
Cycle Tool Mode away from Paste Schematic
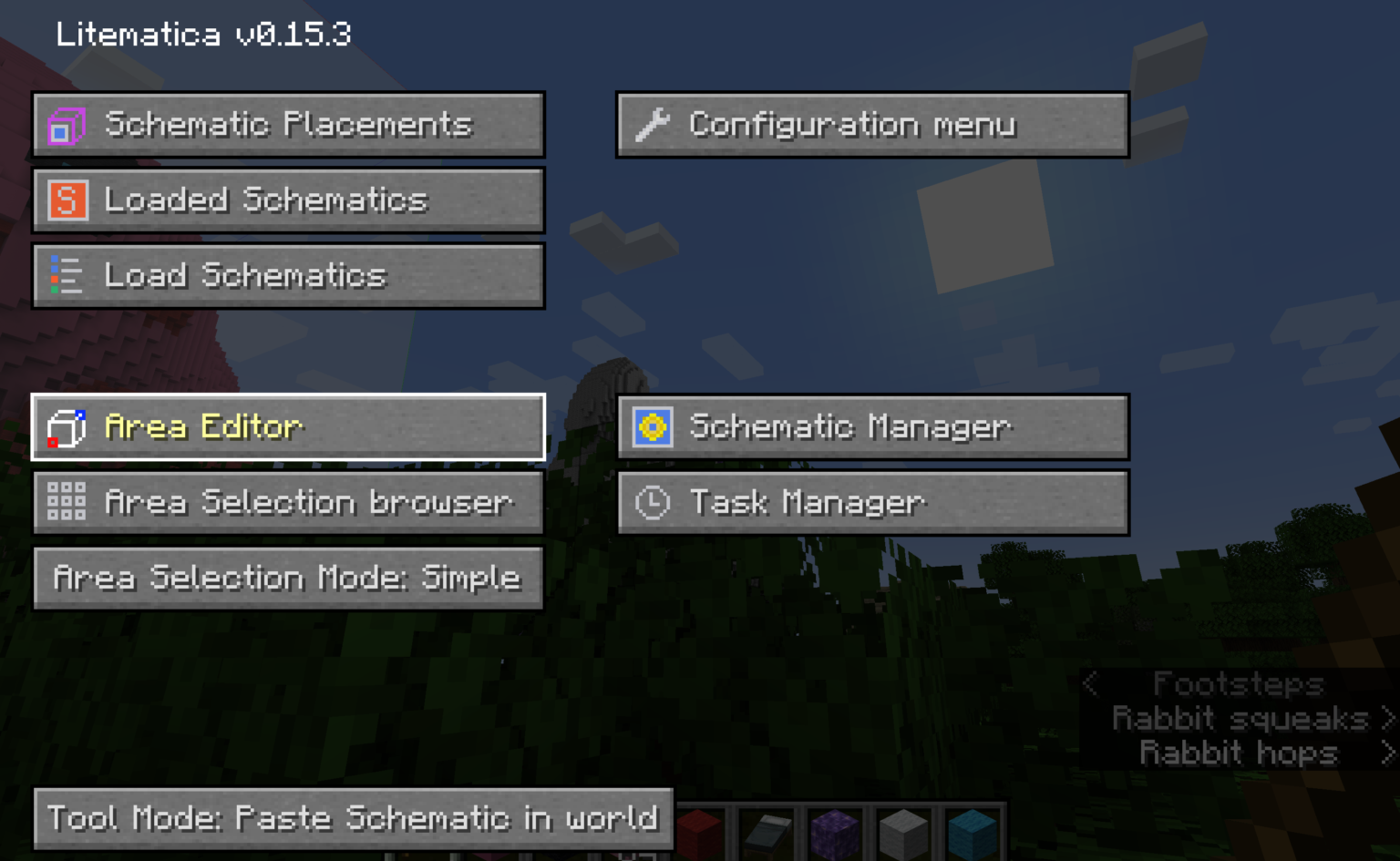[353, 819]
